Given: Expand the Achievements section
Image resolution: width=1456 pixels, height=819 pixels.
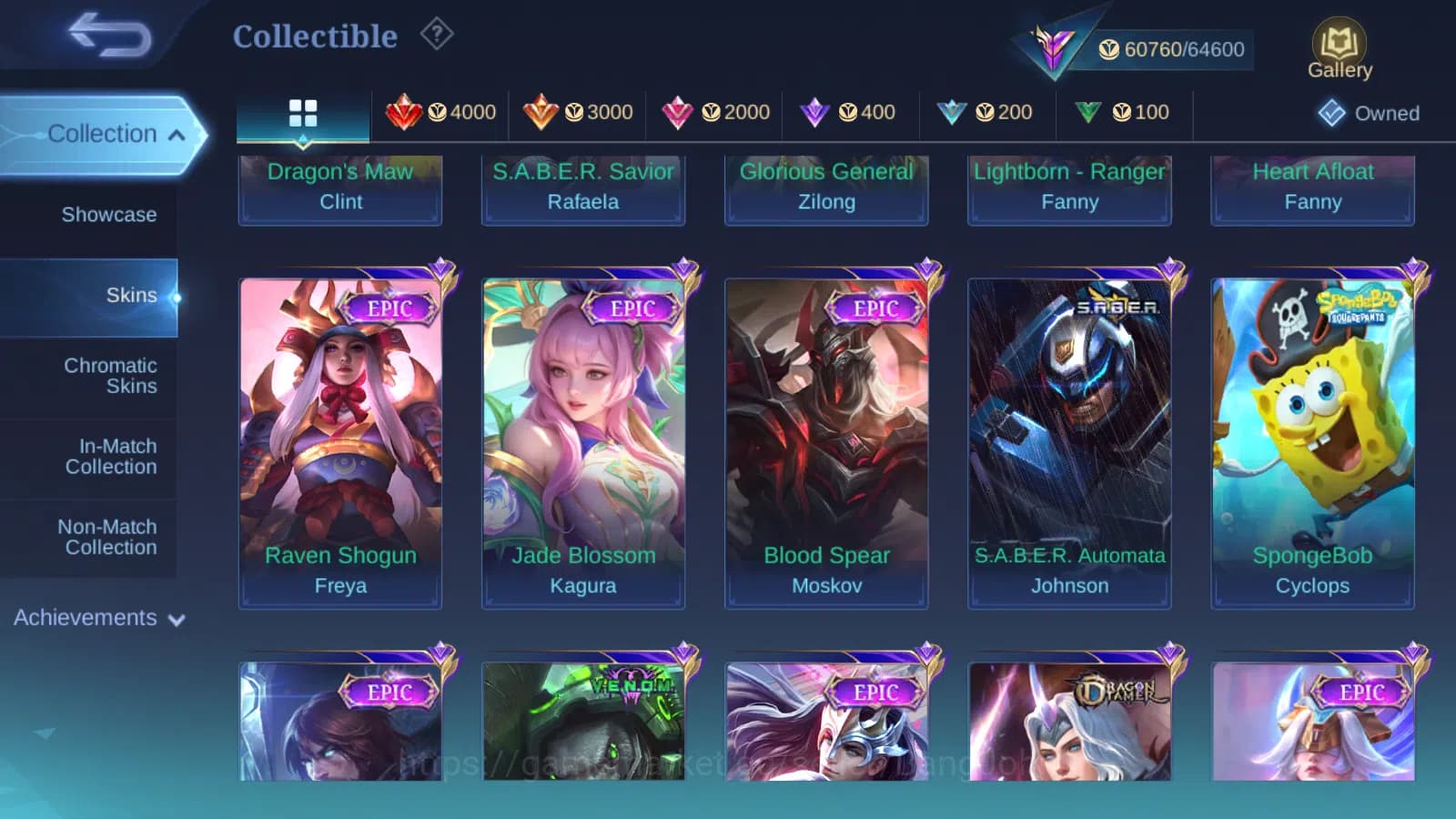Looking at the screenshot, I should coord(177,618).
